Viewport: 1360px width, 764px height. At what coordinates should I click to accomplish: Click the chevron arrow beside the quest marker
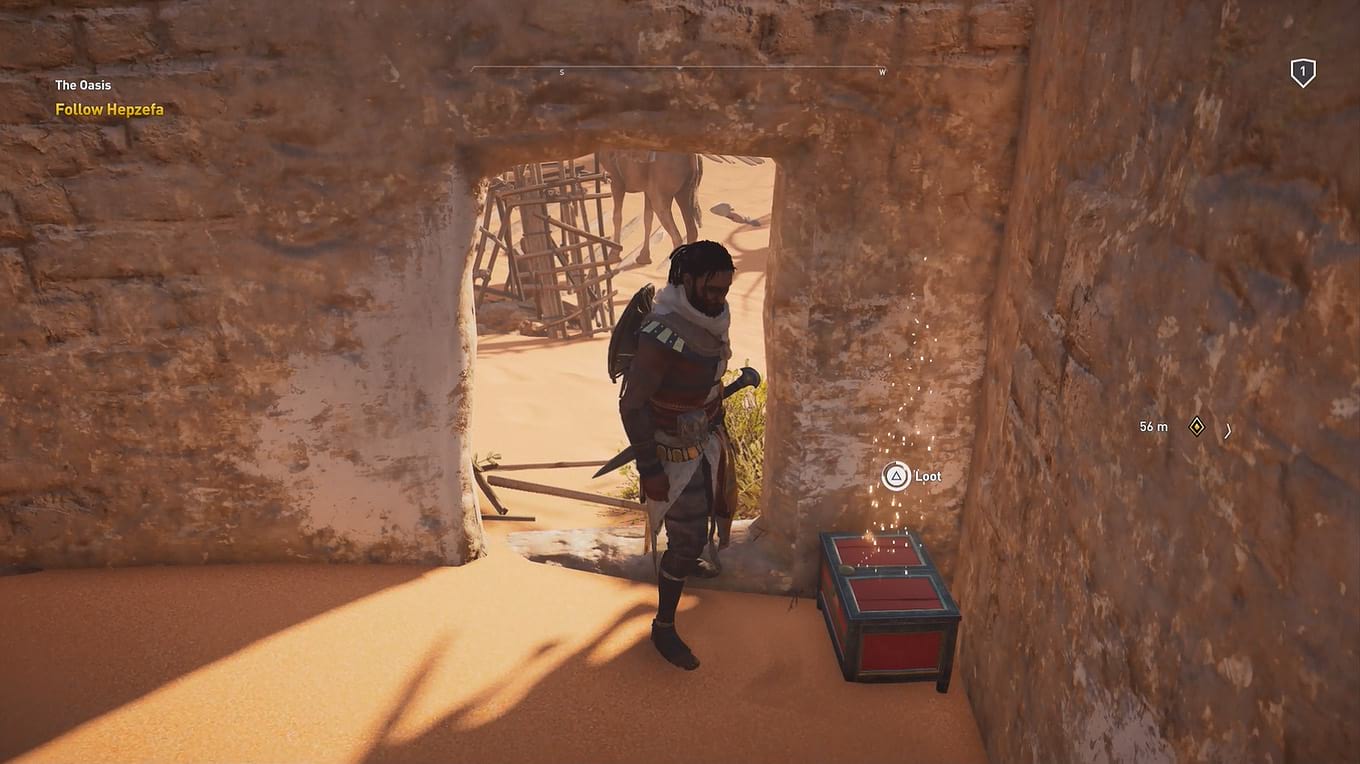click(1228, 430)
